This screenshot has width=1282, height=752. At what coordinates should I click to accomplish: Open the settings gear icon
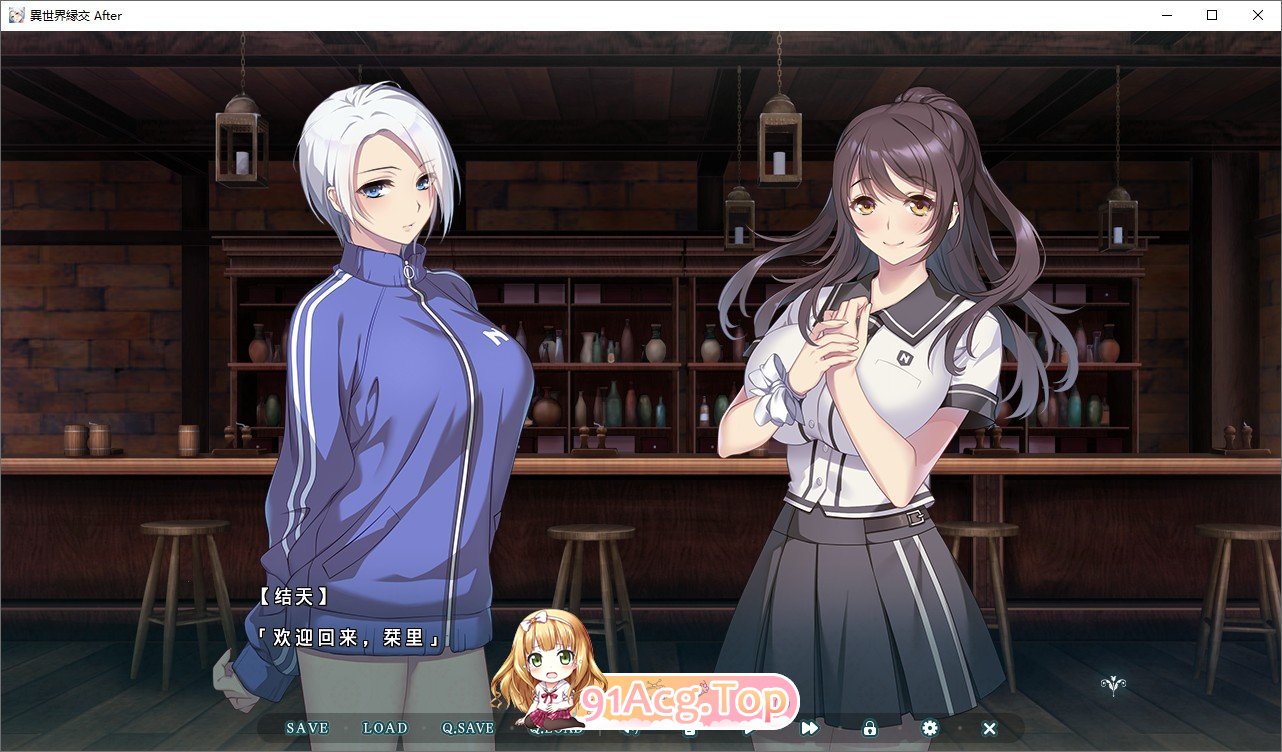tap(930, 728)
